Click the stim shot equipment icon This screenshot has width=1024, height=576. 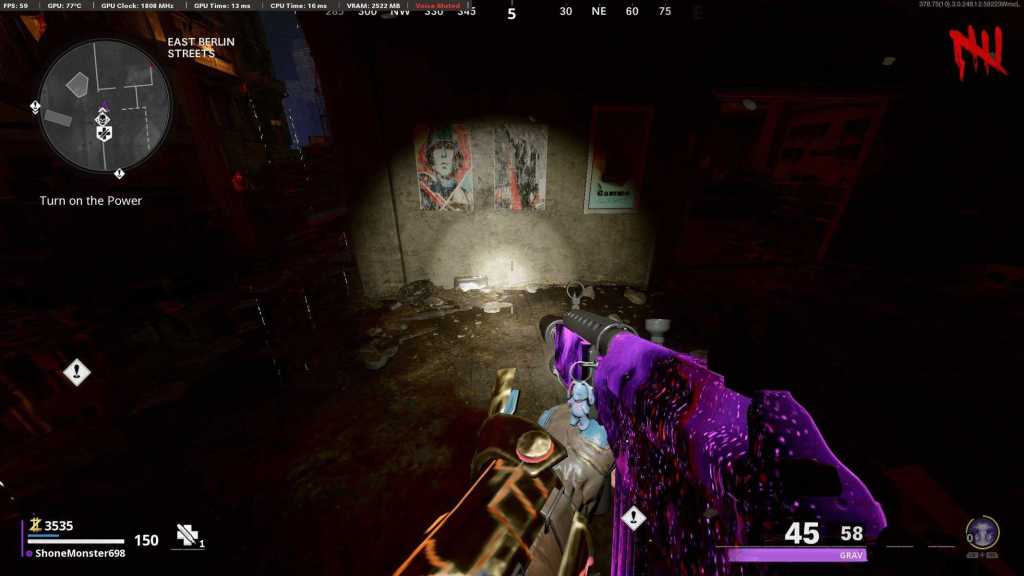[186, 536]
